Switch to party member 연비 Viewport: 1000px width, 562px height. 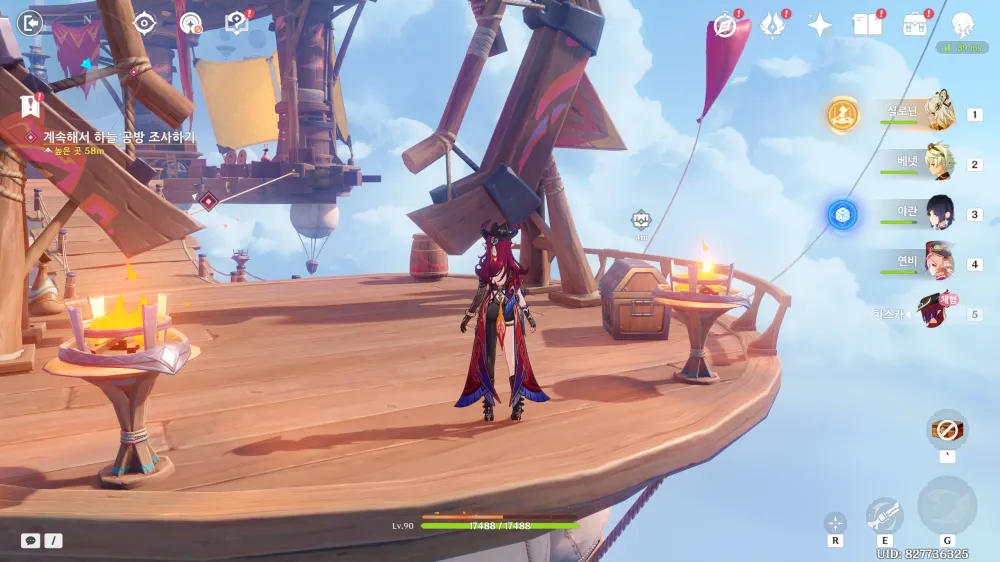(938, 263)
